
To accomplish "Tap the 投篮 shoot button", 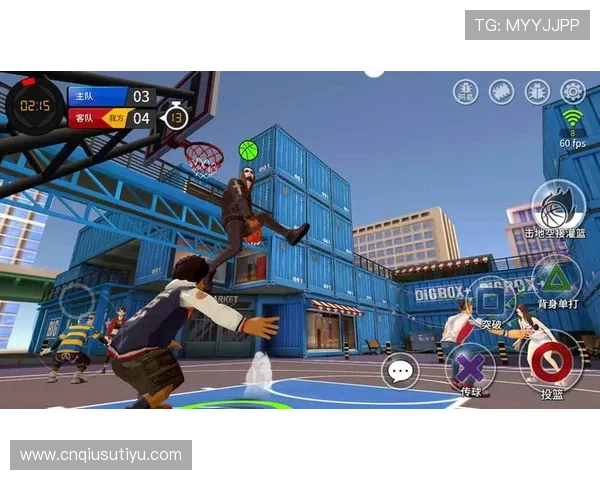I will (551, 363).
